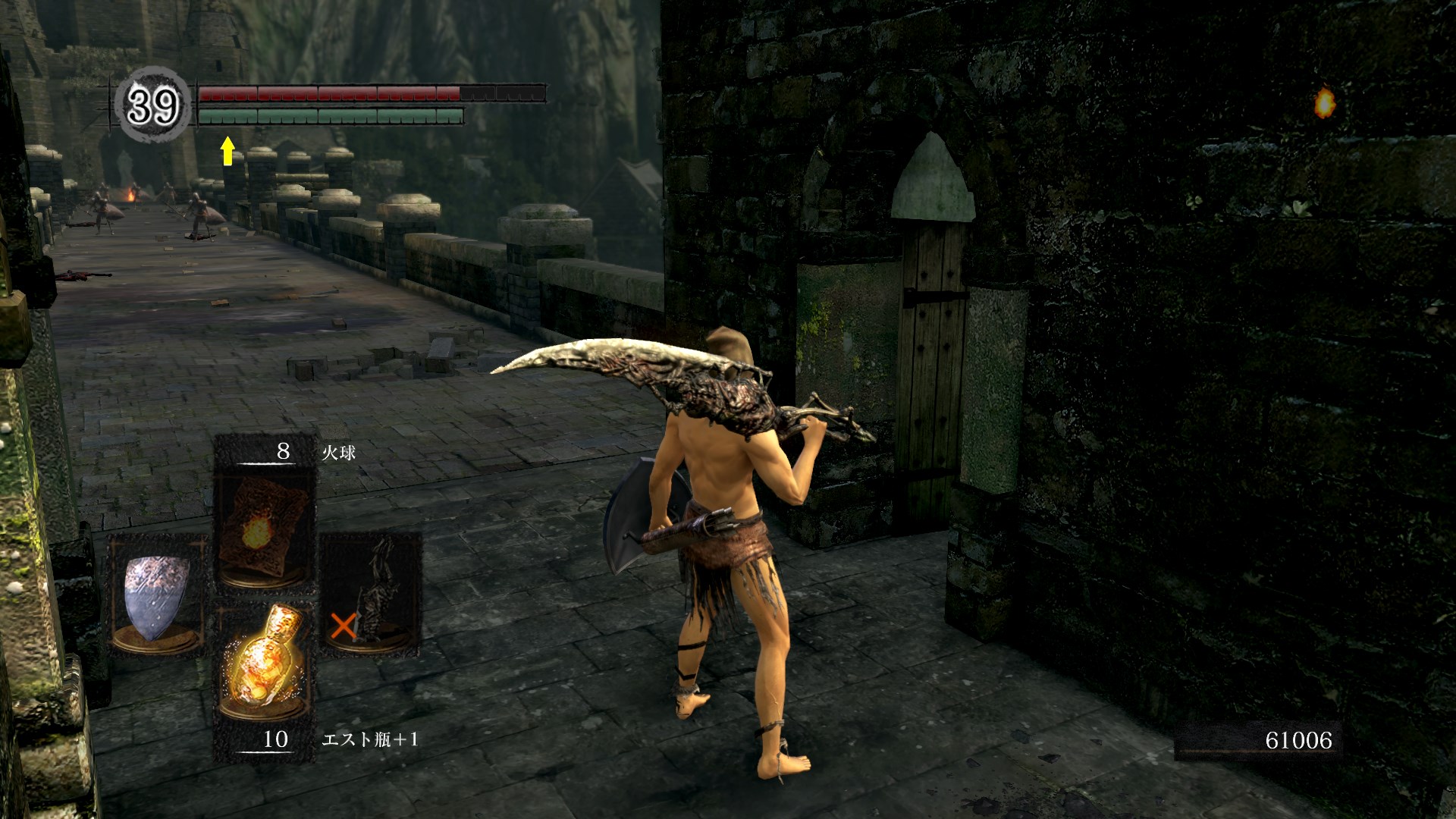Click the yellow arrow status icon
1456x819 pixels.
(227, 151)
